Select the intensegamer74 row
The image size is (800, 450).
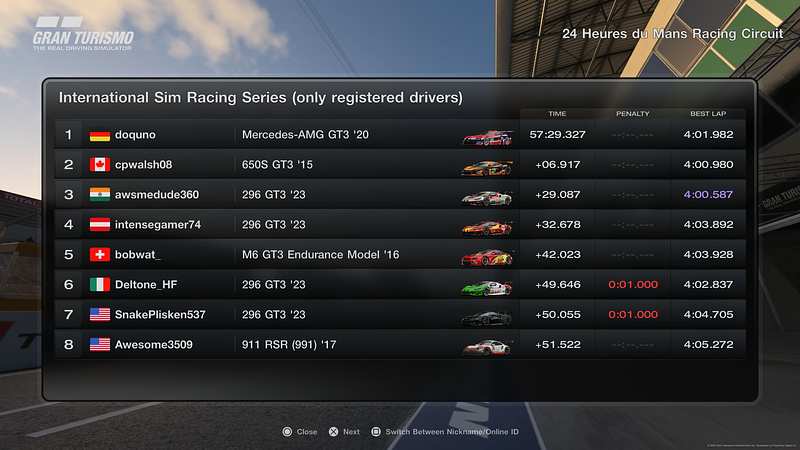pyautogui.click(x=400, y=225)
